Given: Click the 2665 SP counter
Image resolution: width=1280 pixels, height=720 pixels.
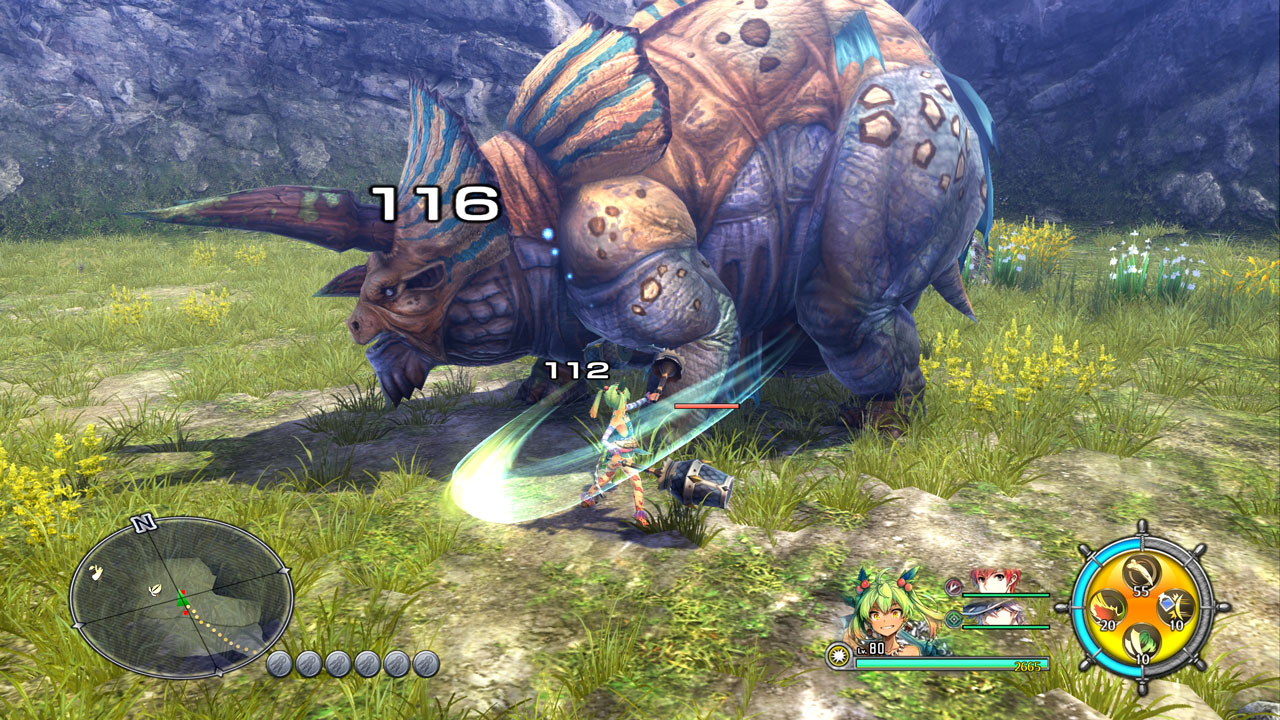Looking at the screenshot, I should point(1027,665).
